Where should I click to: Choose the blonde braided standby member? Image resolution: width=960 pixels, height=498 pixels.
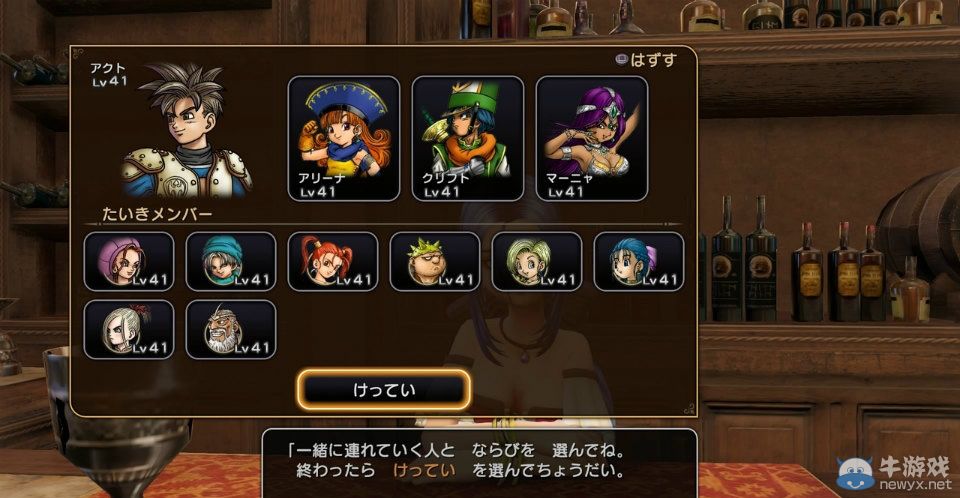(x=537, y=261)
